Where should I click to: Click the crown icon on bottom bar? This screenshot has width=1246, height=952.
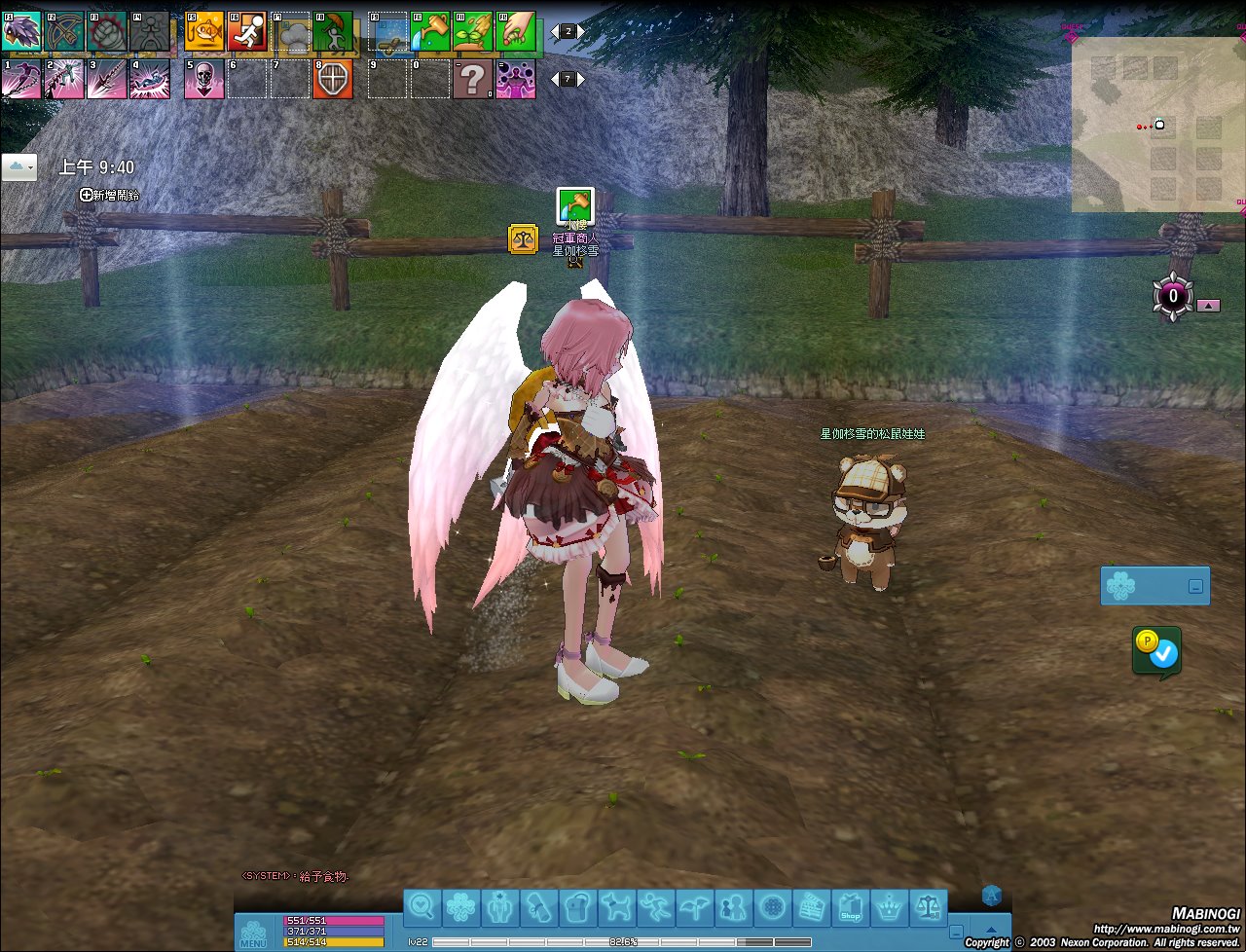pyautogui.click(x=889, y=908)
